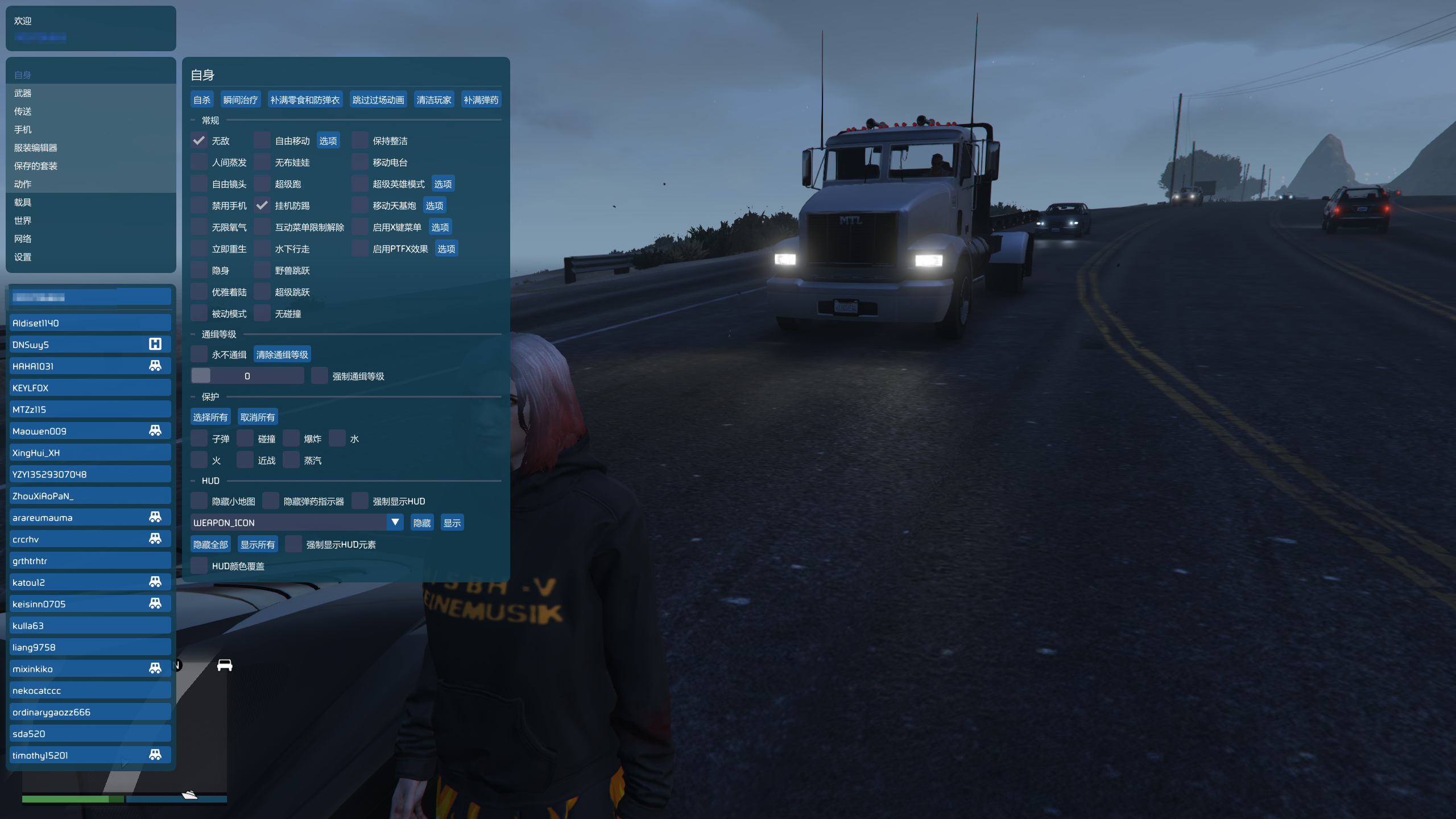Viewport: 1456px width, 819px height.
Task: Click the H icon beside DNSwy5
Action: click(156, 344)
